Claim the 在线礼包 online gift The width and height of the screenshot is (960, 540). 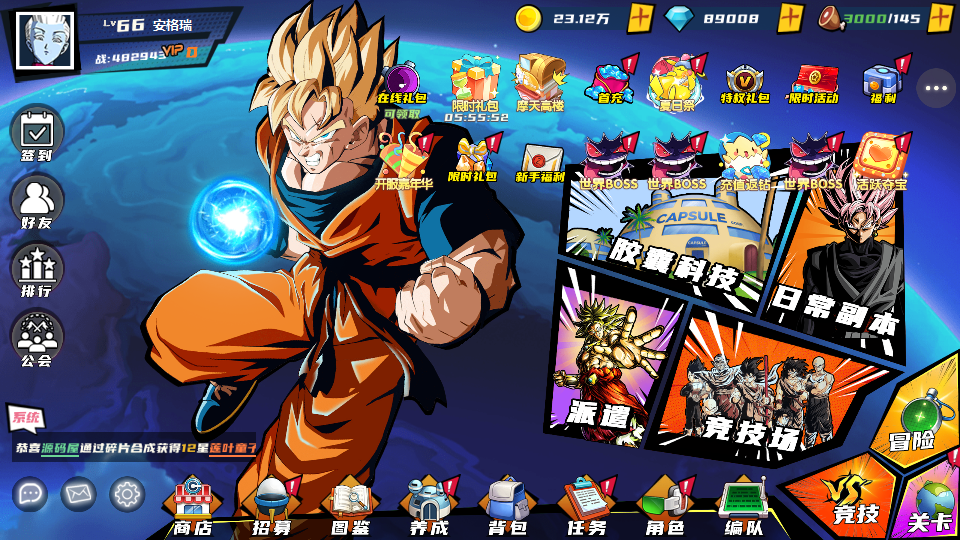click(x=401, y=87)
